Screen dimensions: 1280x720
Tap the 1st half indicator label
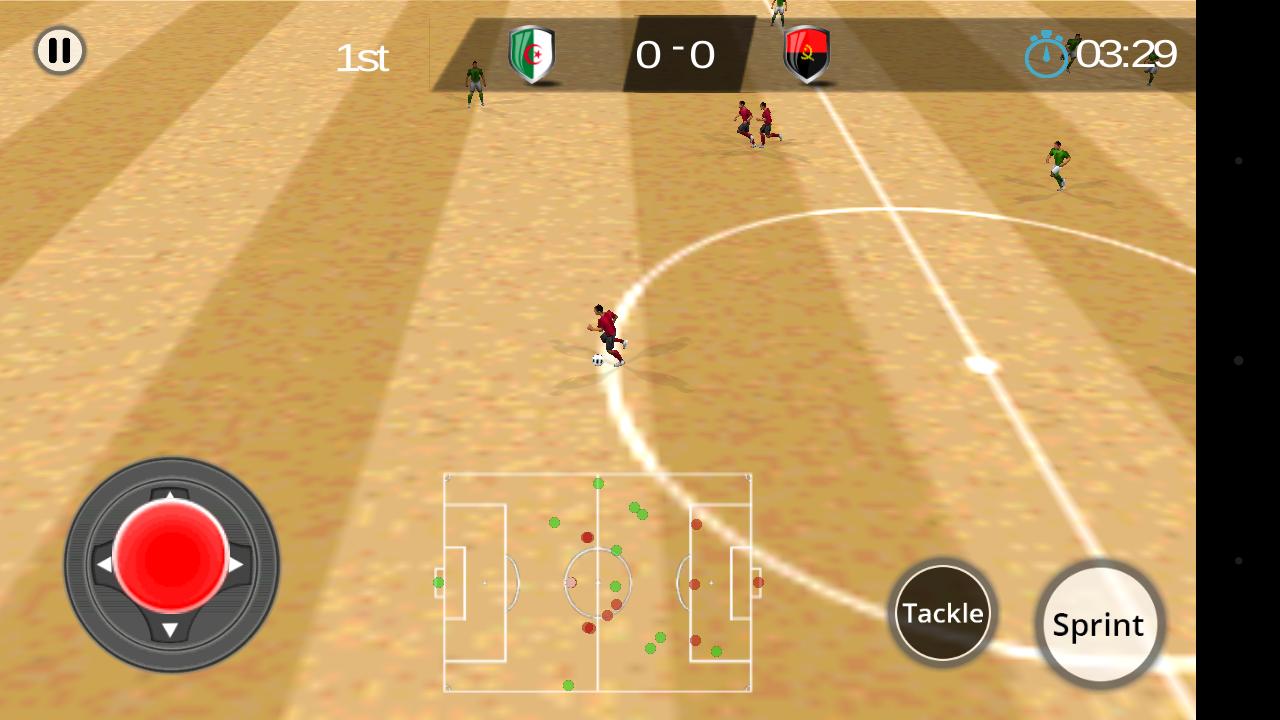362,58
